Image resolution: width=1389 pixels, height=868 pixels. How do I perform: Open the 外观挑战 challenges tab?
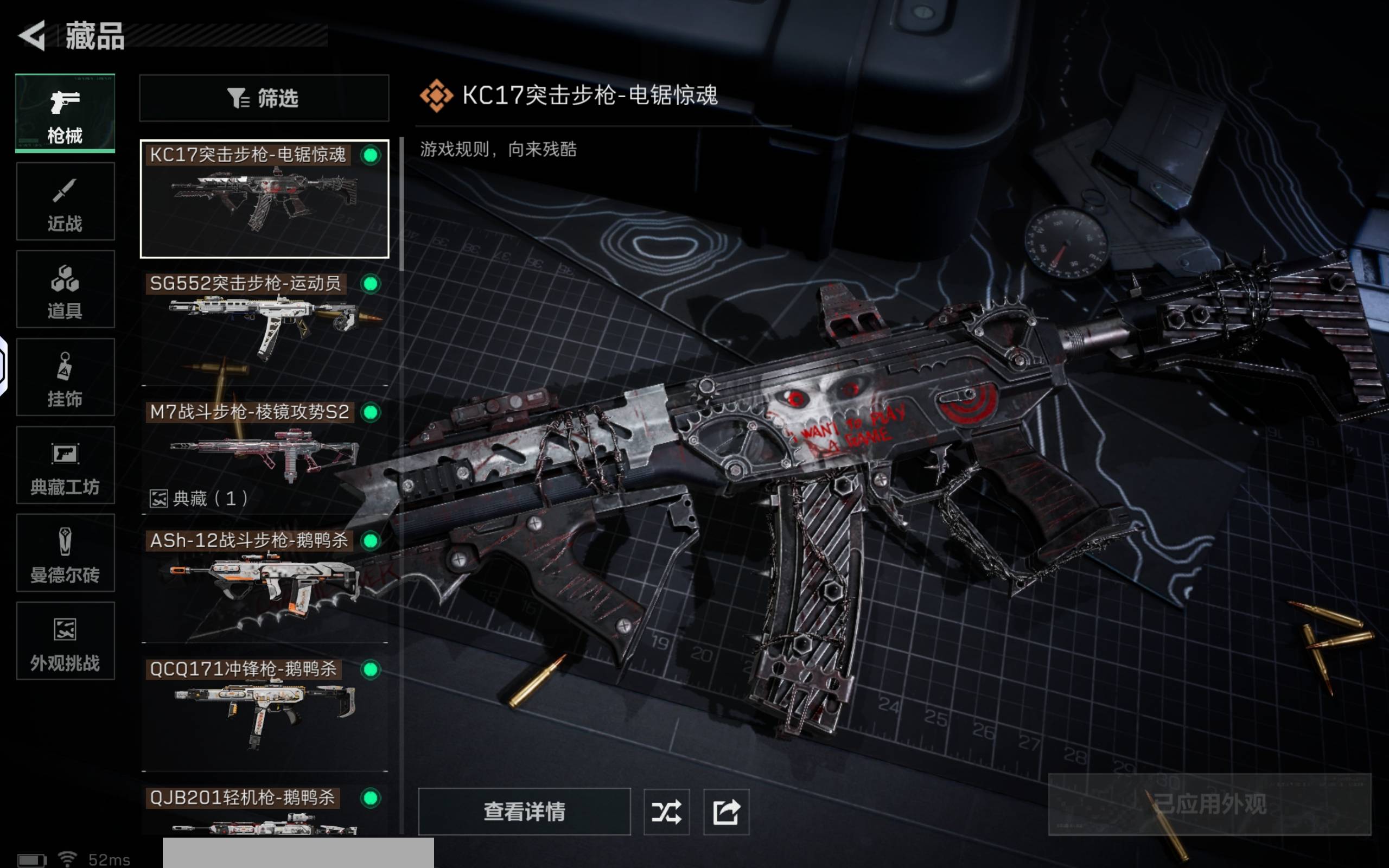(x=65, y=641)
